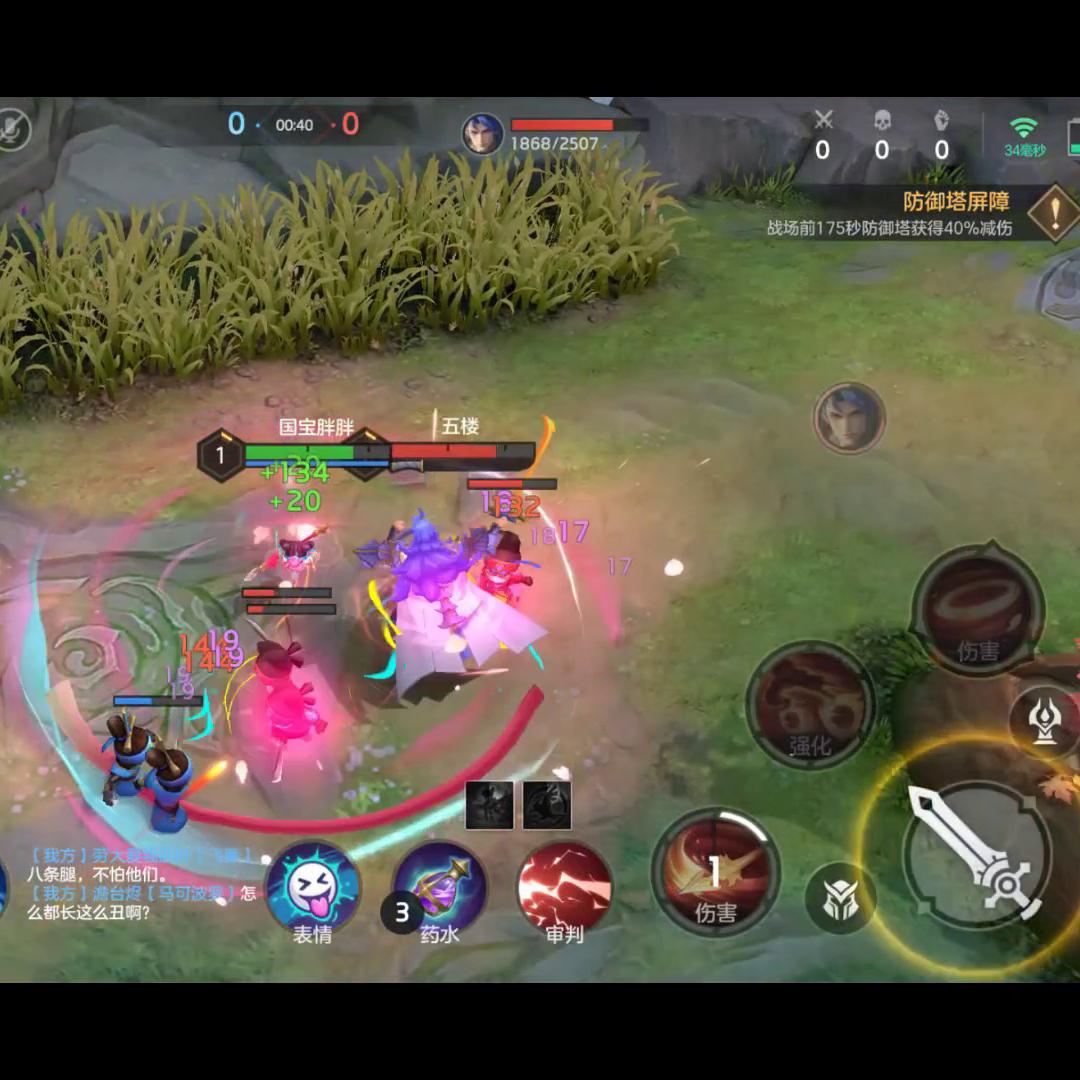The width and height of the screenshot is (1080, 1080).
Task: Toggle the microphone mute icon
Action: tap(14, 129)
